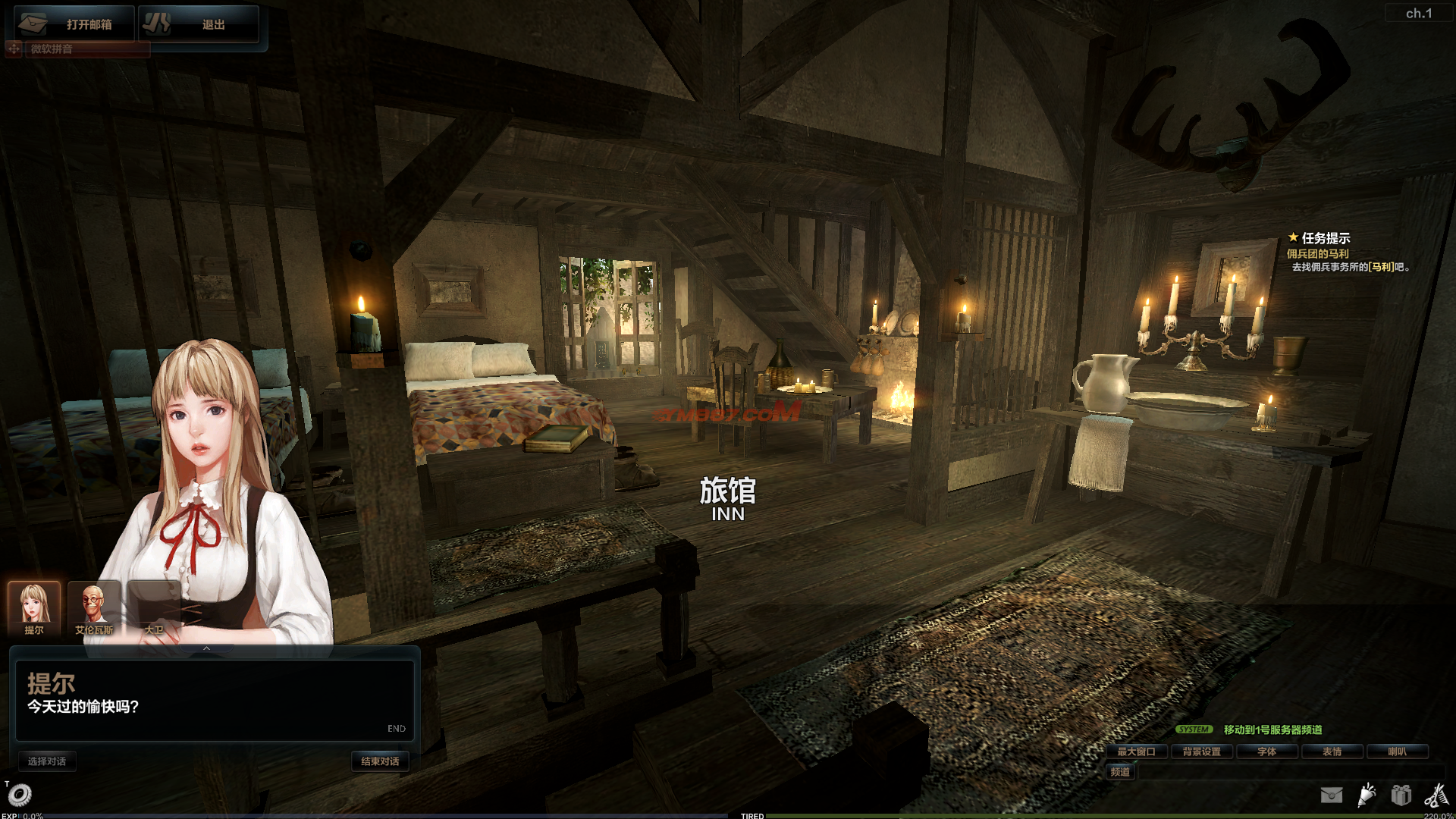Collapse dialogue panel with the up arrow
This screenshot has width=1456, height=819.
pyautogui.click(x=206, y=649)
